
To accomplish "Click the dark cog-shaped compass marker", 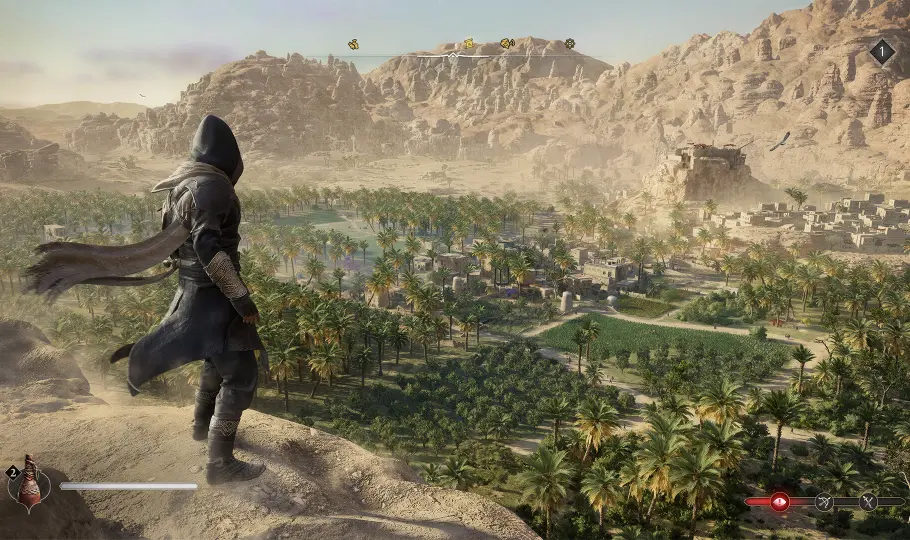I will point(569,44).
